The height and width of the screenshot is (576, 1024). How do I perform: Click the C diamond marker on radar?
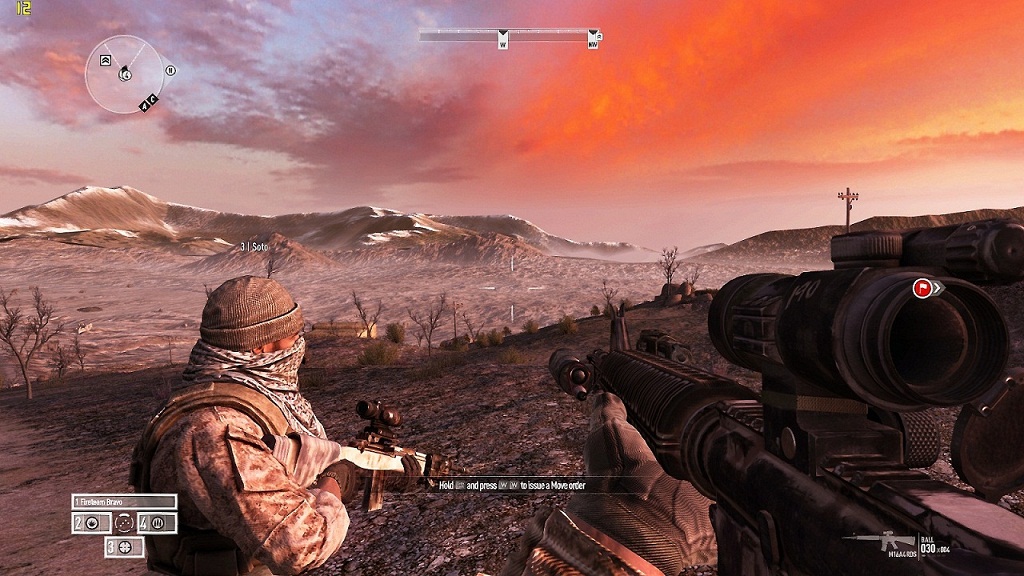[152, 99]
